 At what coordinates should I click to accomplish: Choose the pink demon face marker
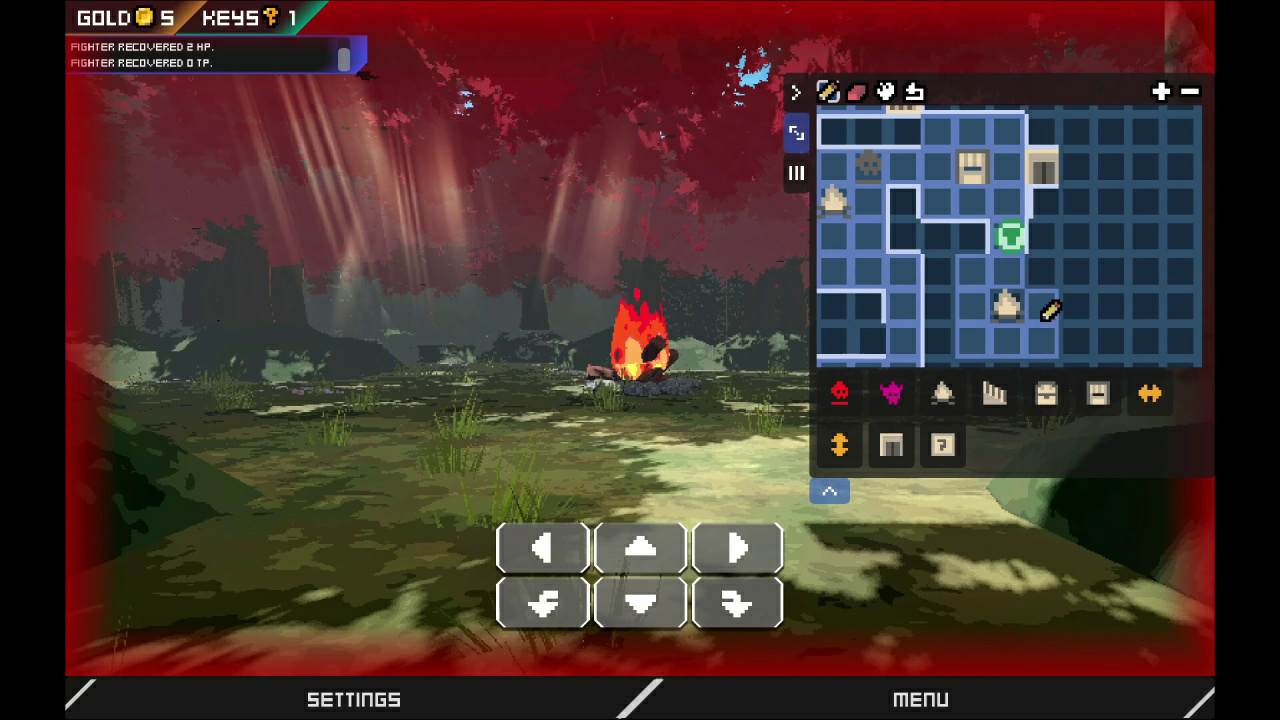tap(891, 394)
